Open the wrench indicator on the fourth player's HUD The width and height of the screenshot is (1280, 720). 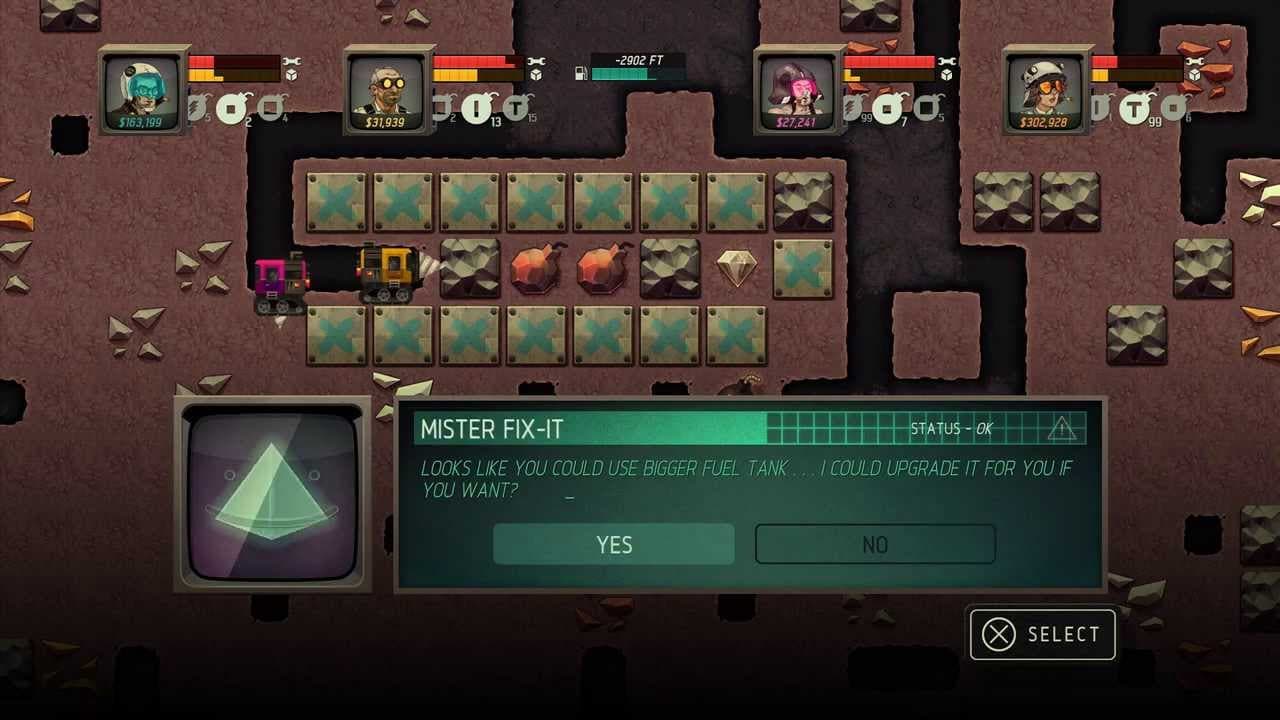1195,61
